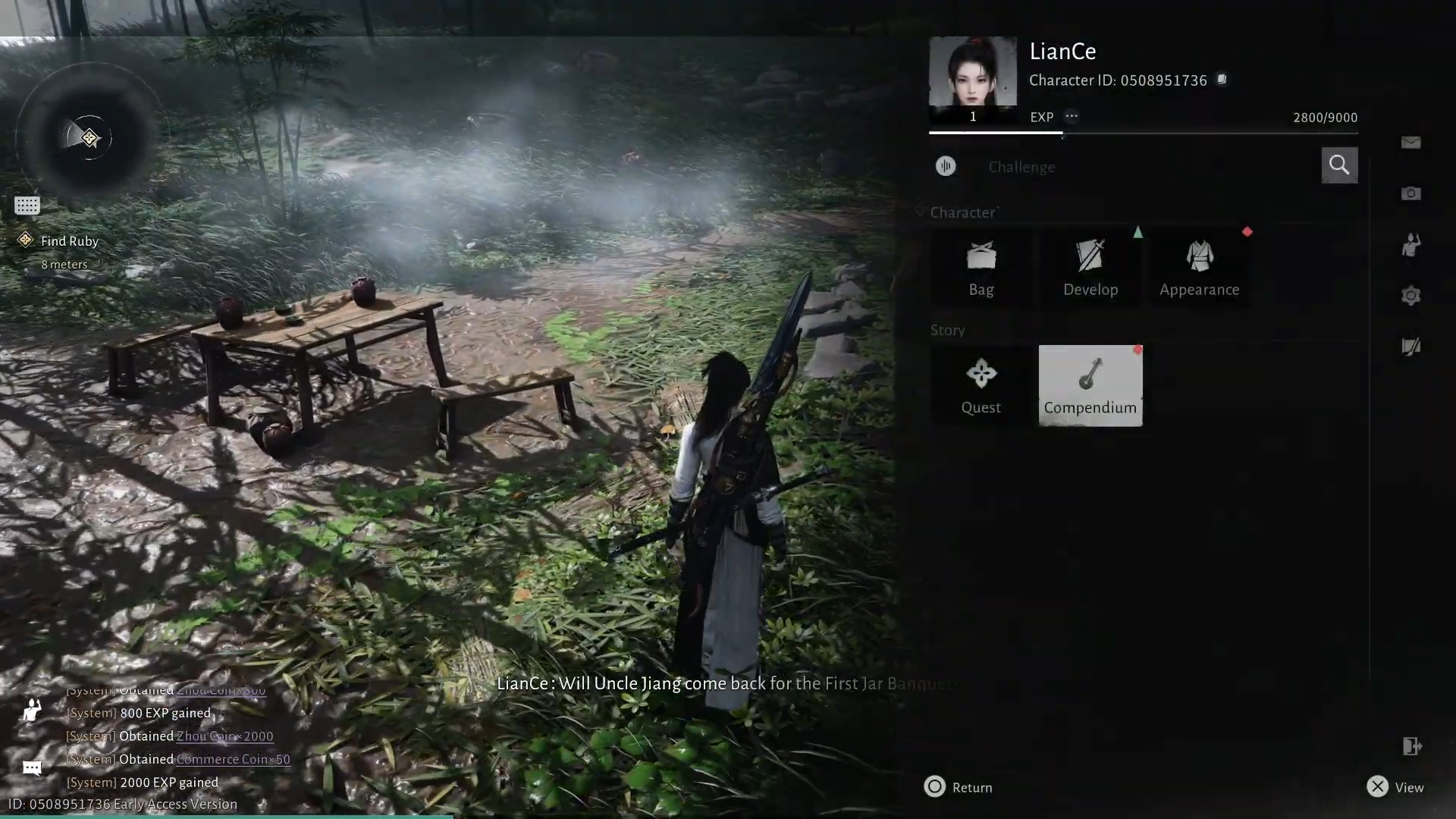The height and width of the screenshot is (819, 1456).
Task: Click the magnifying glass search button
Action: tap(1339, 165)
